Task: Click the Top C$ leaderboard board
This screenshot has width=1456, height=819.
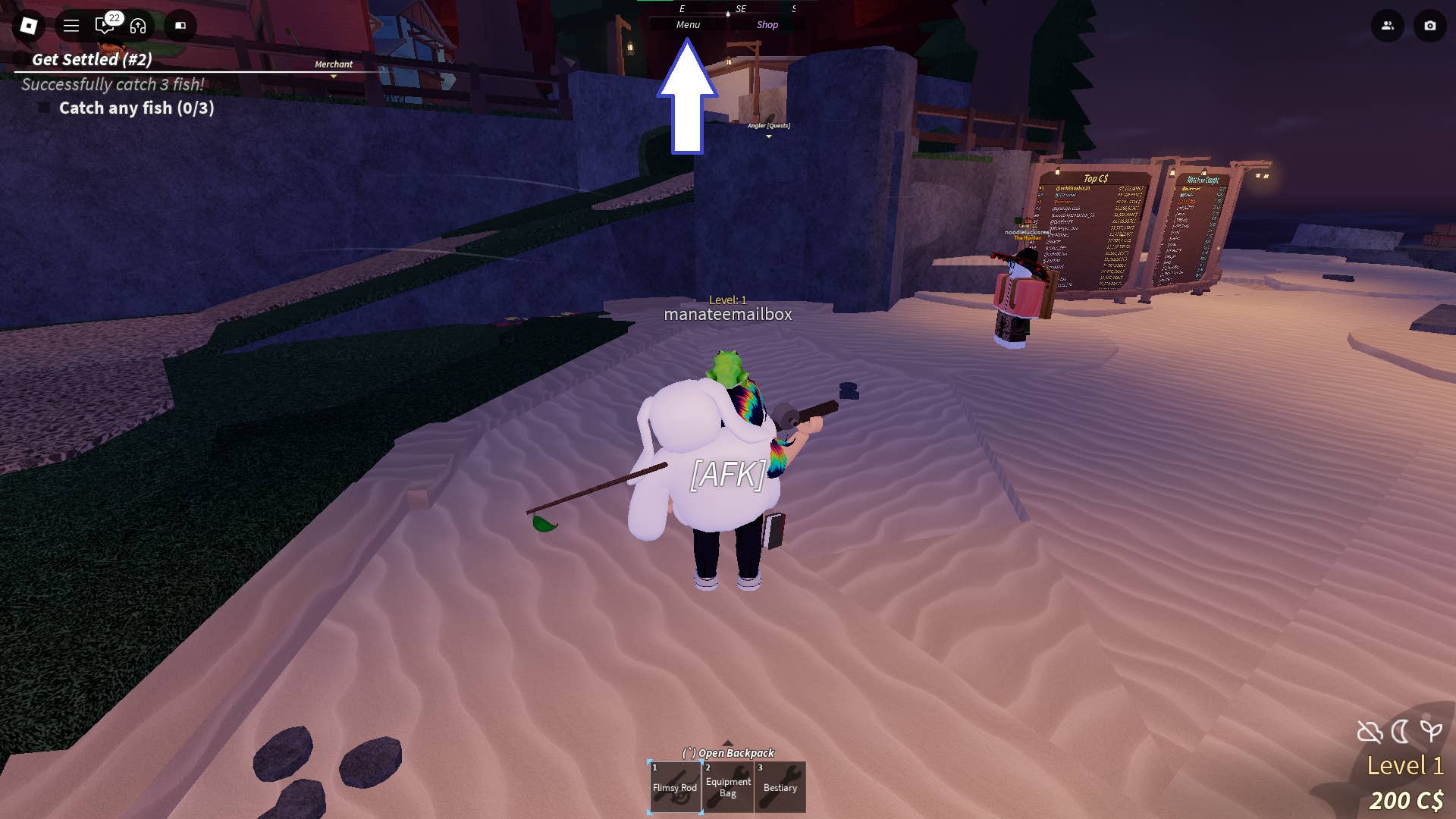Action: tap(1094, 220)
